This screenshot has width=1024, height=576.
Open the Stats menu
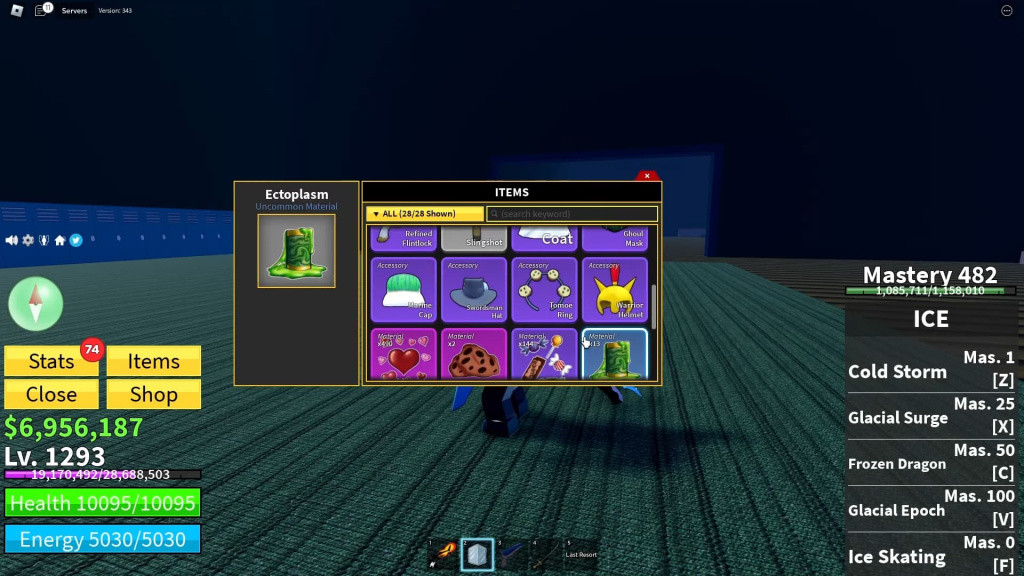click(x=51, y=361)
